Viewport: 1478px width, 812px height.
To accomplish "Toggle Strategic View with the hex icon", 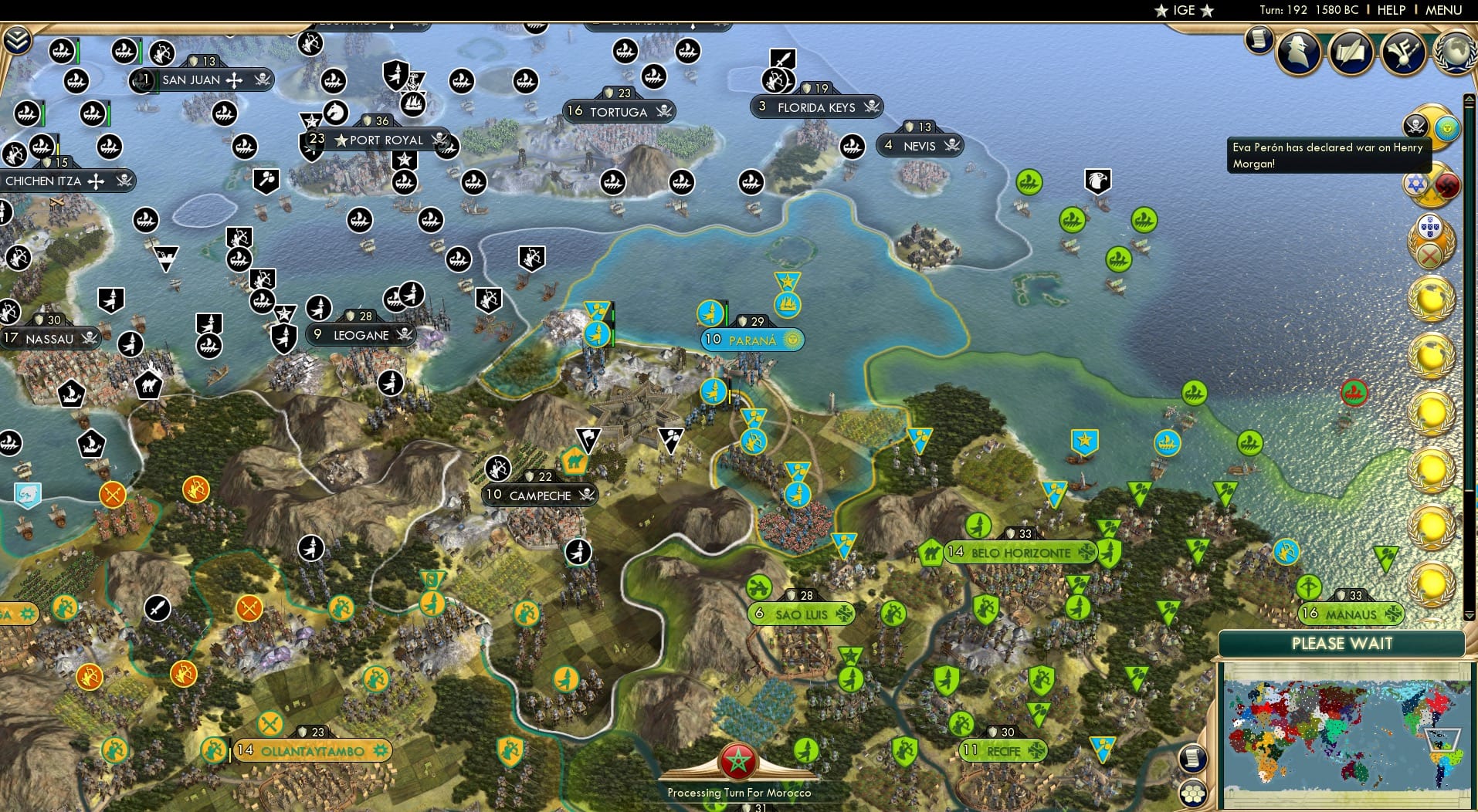I will click(1194, 793).
